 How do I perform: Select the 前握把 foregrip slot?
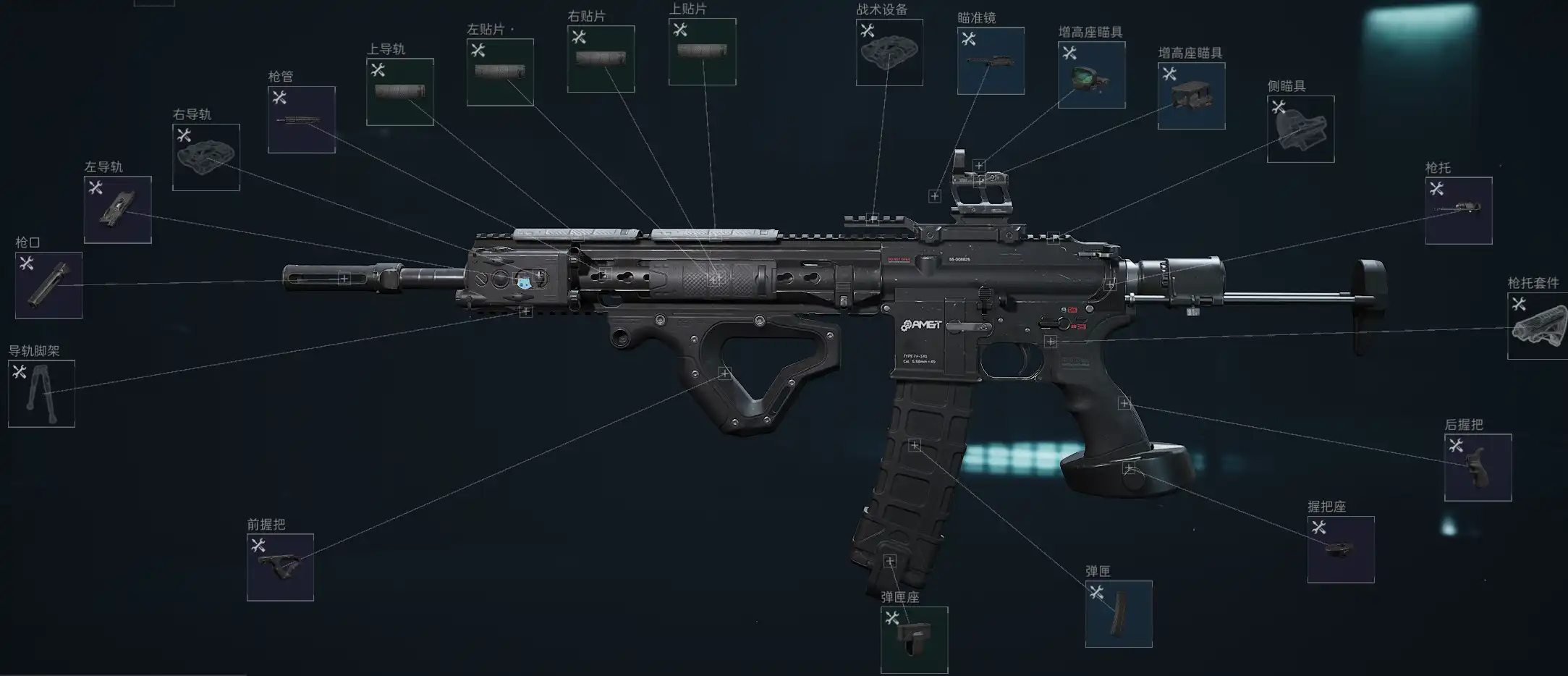(x=280, y=567)
